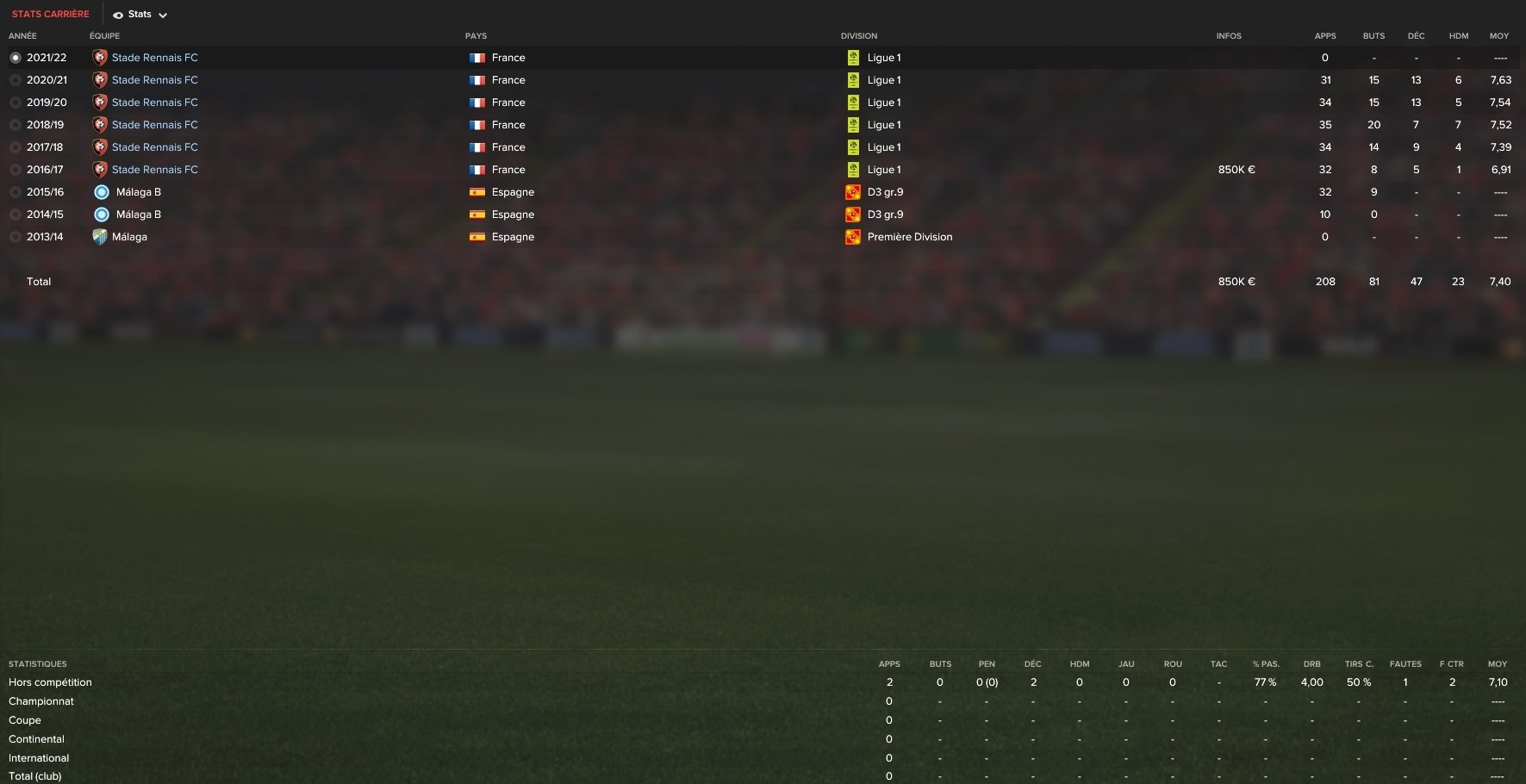Pick the 2017/18 season radio button
1526x784 pixels.
16,147
